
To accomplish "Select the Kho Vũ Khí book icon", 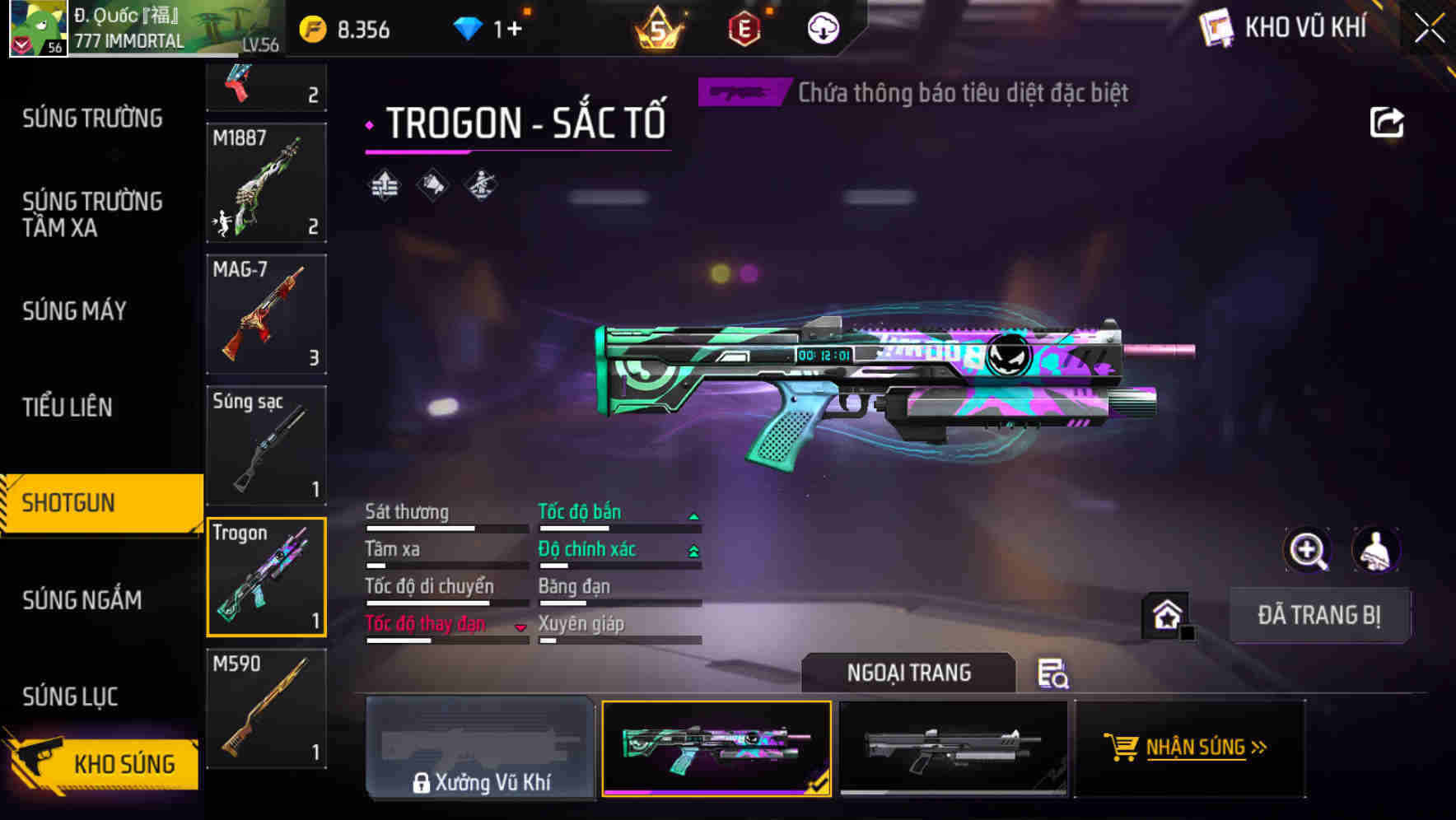I will 1216,25.
